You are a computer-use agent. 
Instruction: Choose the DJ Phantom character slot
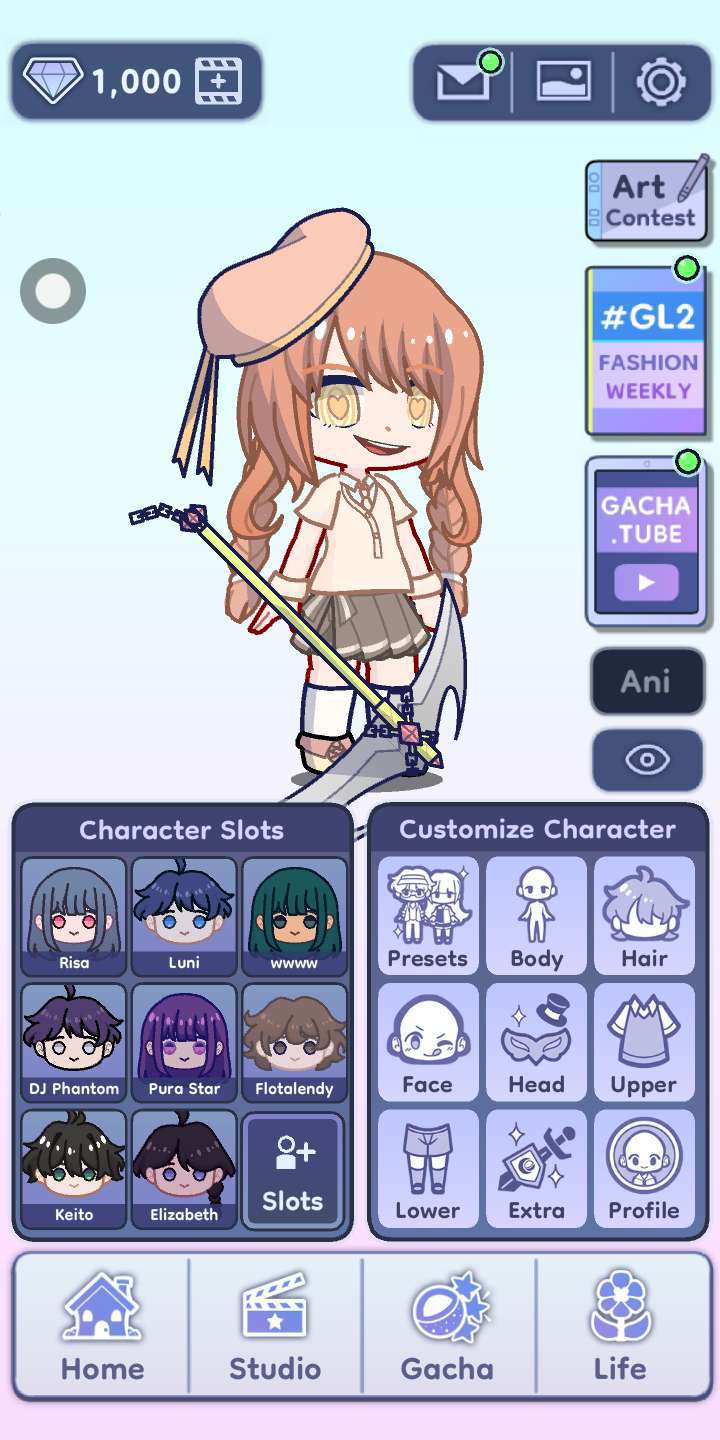(74, 1042)
